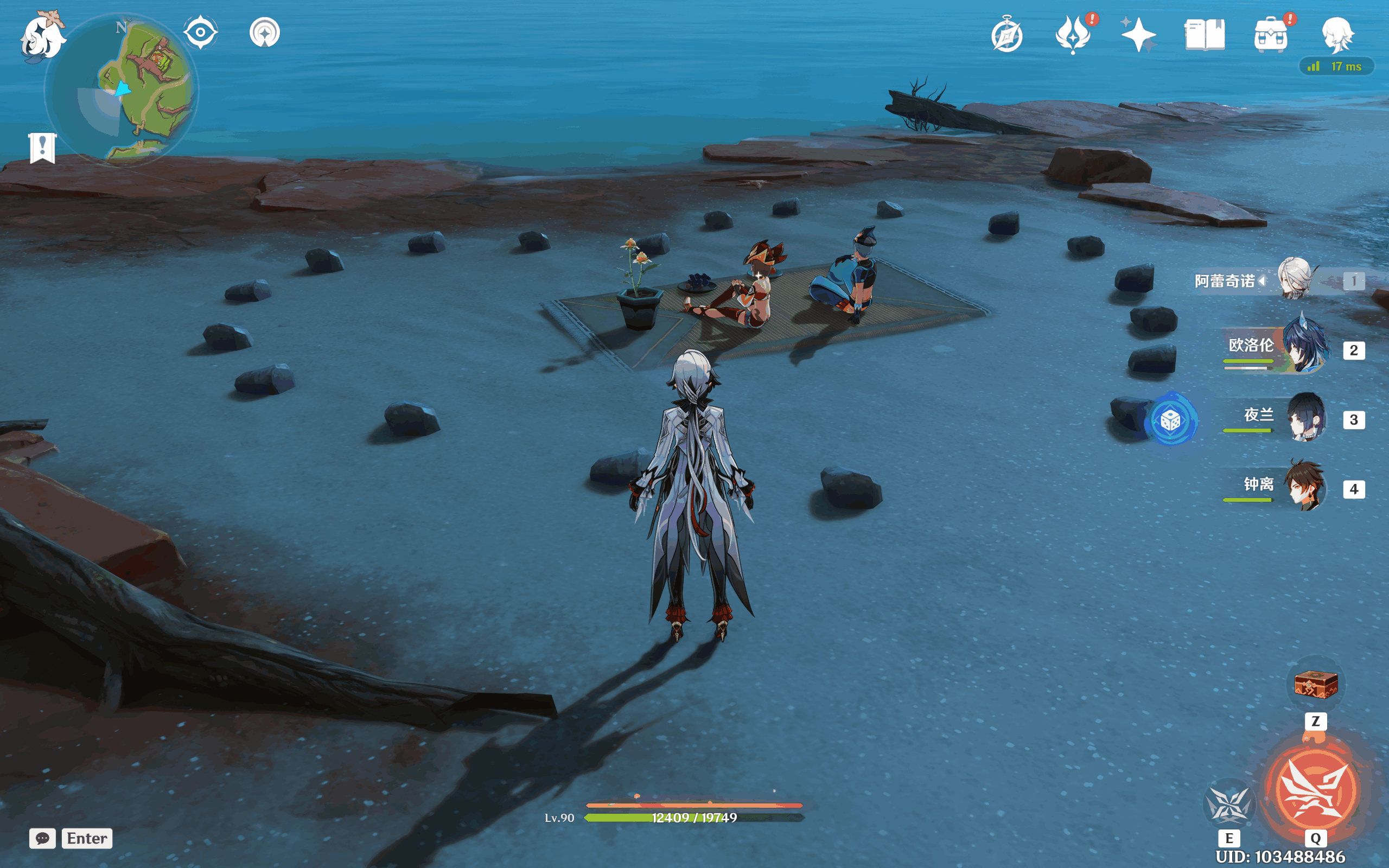
Task: Open the quest log bookmark icon
Action: (x=42, y=148)
